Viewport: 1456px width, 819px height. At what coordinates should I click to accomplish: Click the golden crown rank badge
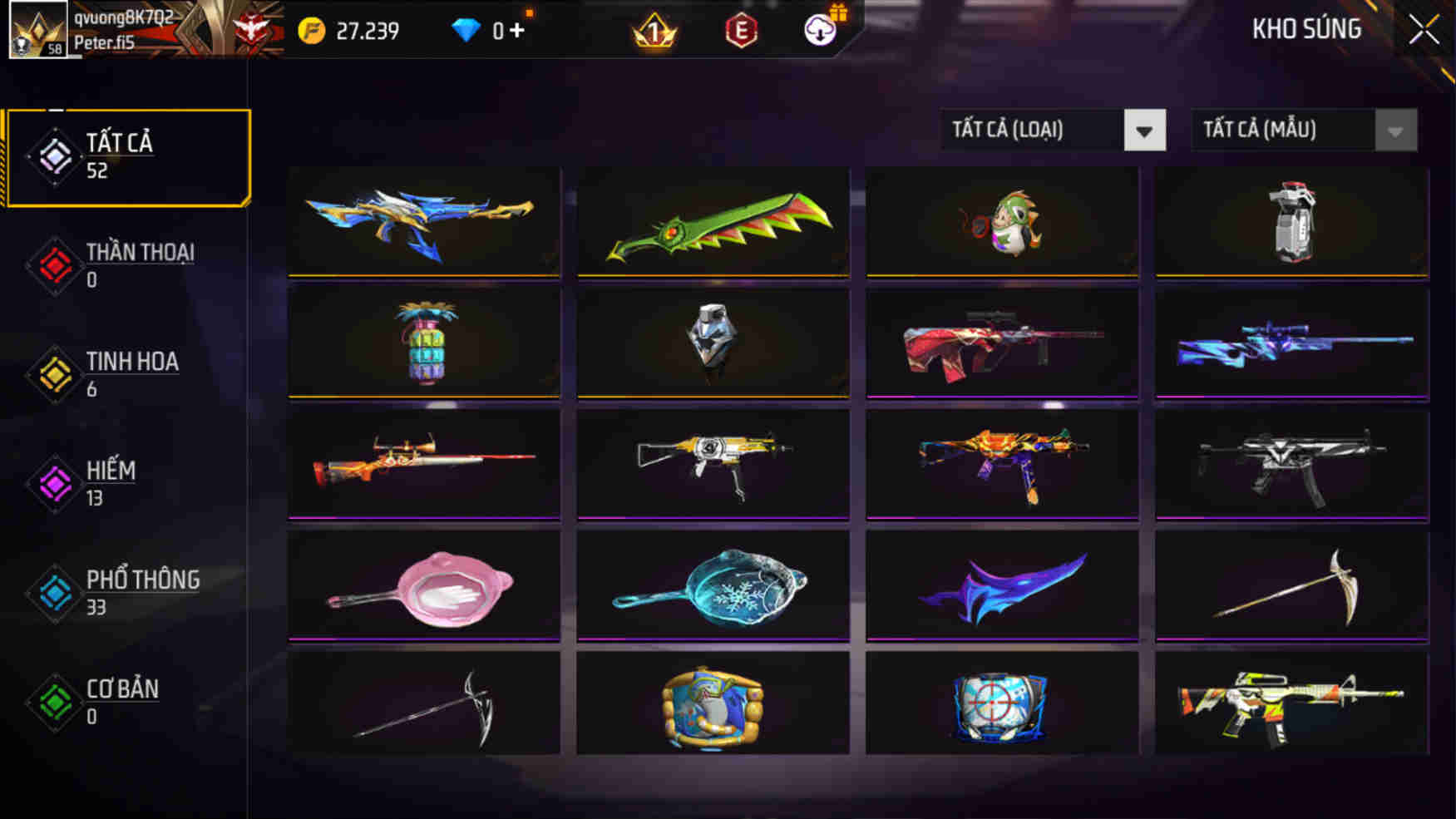[x=656, y=32]
